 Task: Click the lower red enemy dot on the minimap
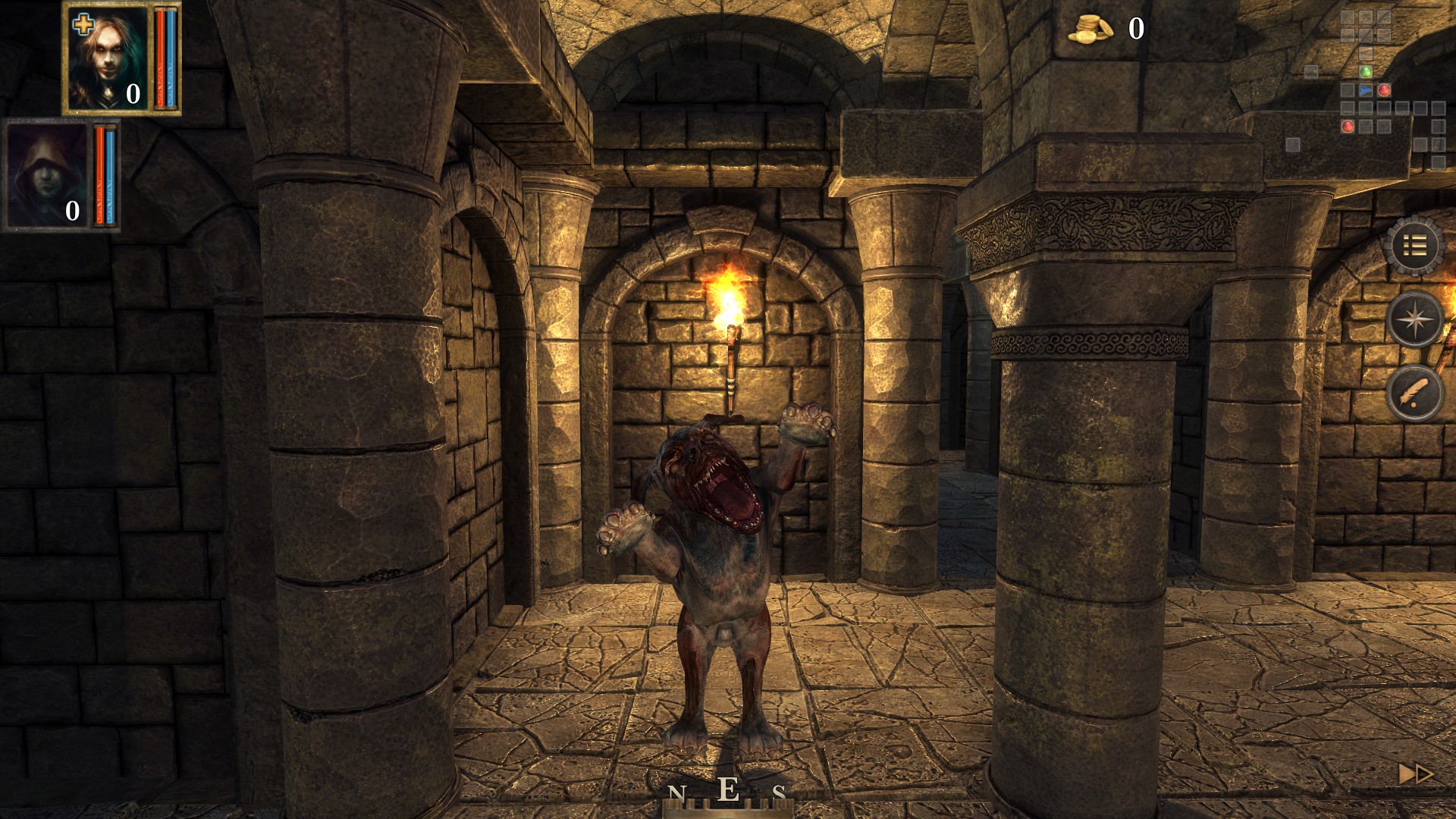1348,127
